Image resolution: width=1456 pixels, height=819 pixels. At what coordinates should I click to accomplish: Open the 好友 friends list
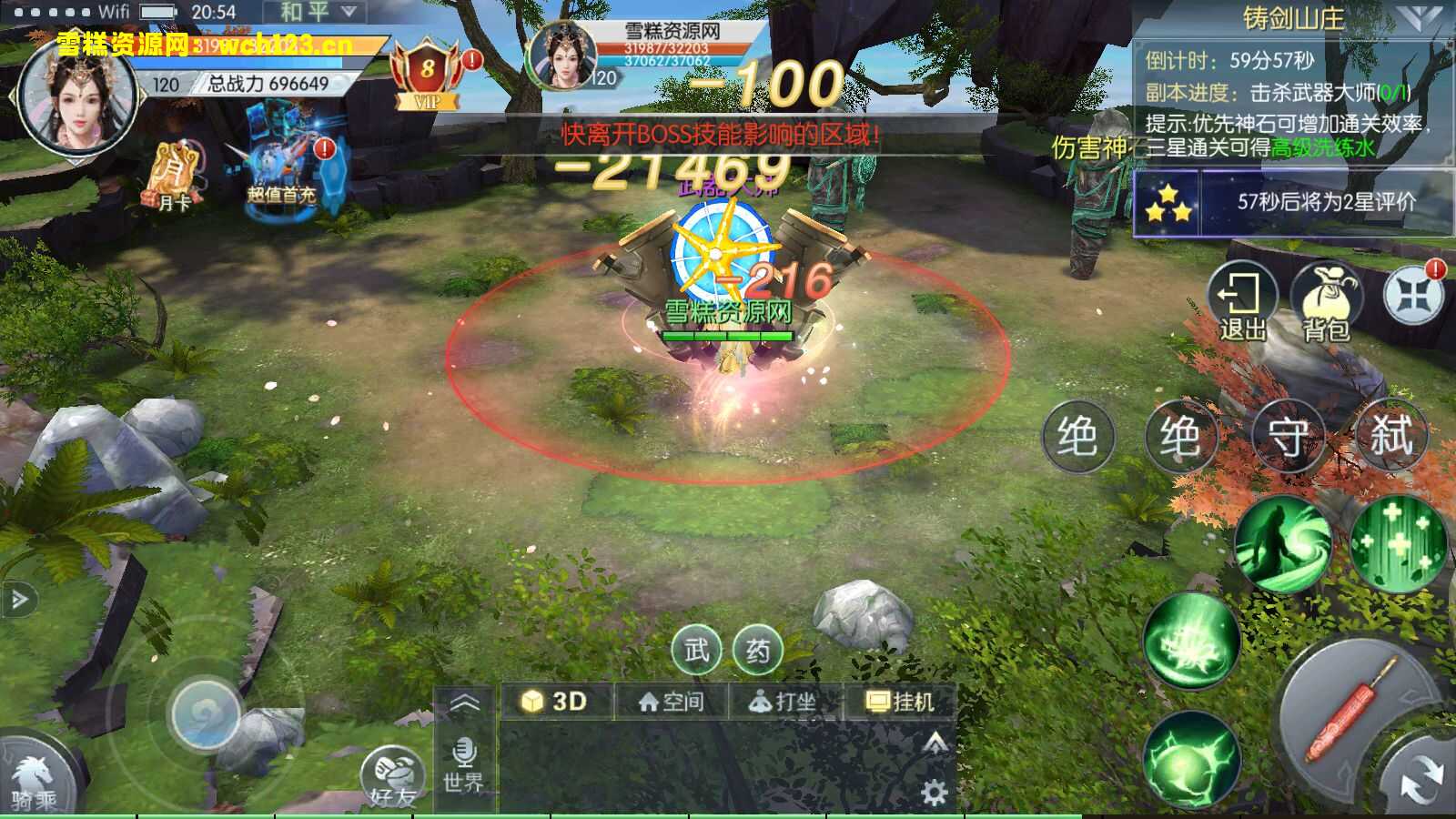(393, 779)
